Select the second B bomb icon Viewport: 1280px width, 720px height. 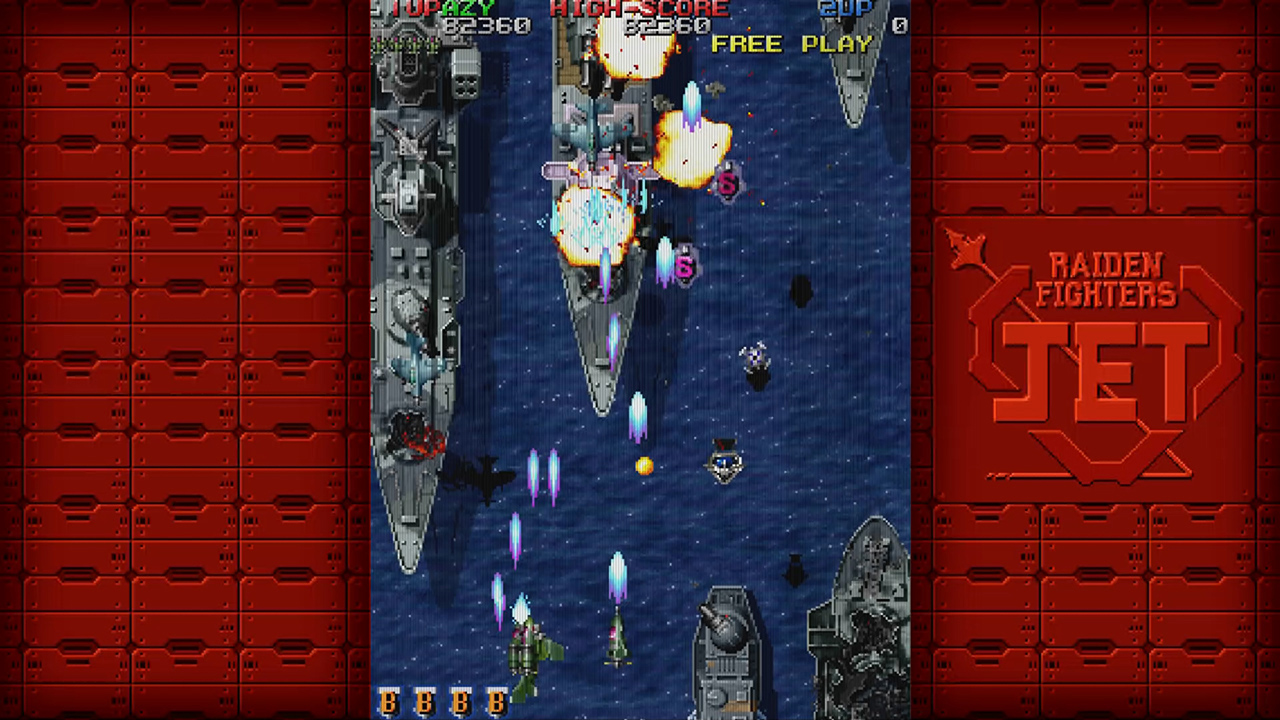[424, 701]
